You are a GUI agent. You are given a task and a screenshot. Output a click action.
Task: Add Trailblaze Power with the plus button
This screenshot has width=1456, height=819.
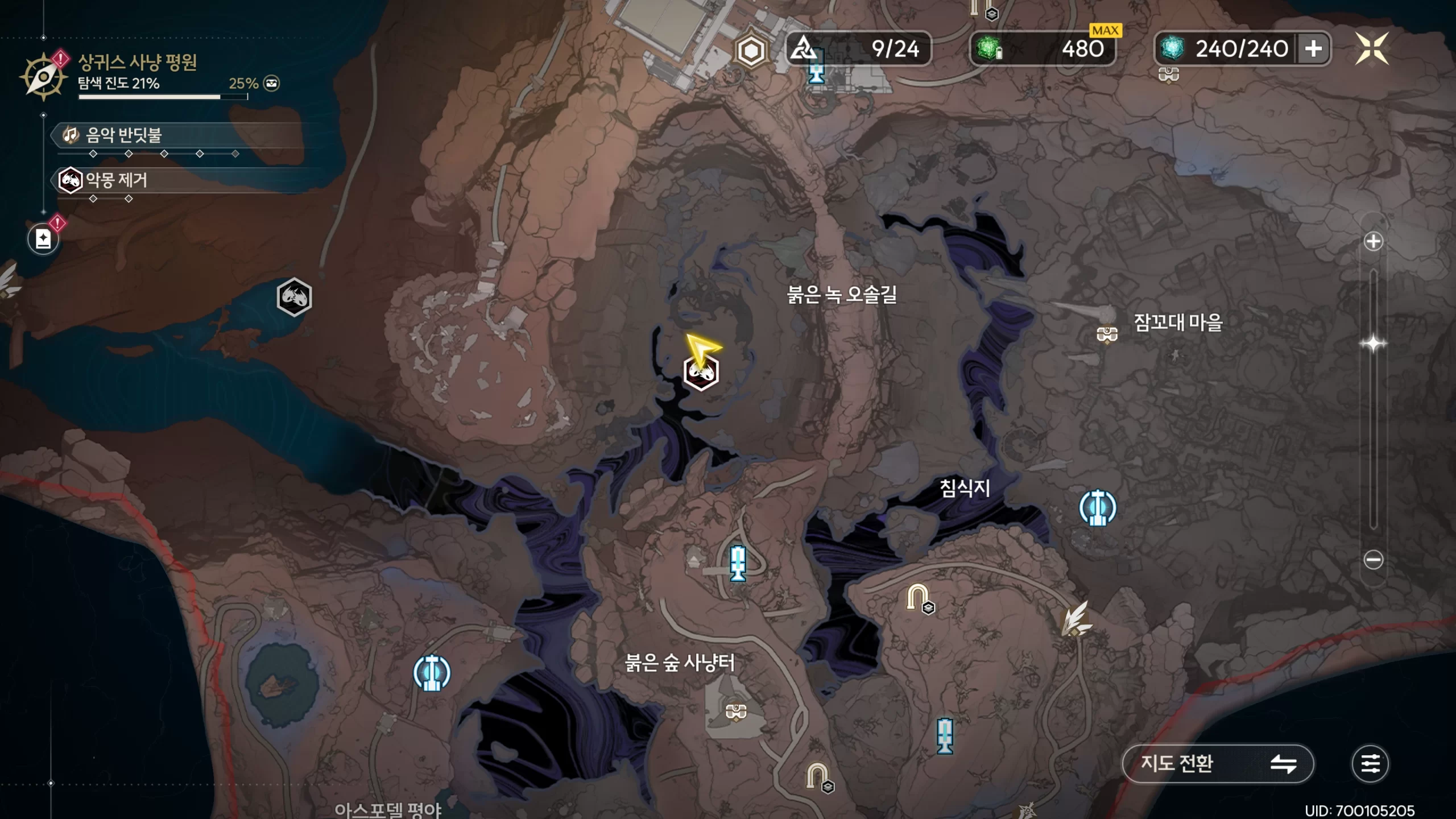(1313, 49)
